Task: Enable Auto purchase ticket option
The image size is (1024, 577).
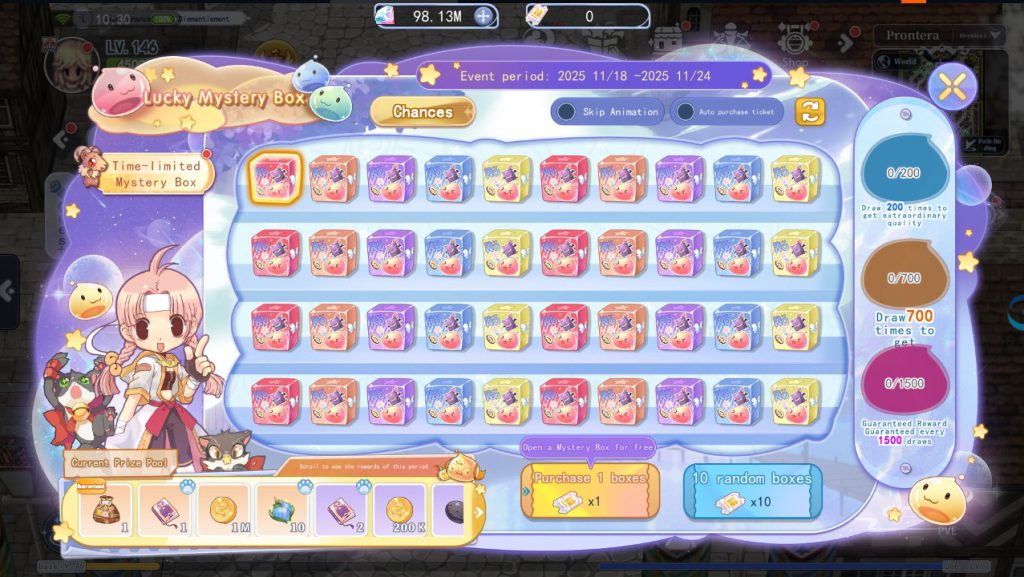Action: 686,112
